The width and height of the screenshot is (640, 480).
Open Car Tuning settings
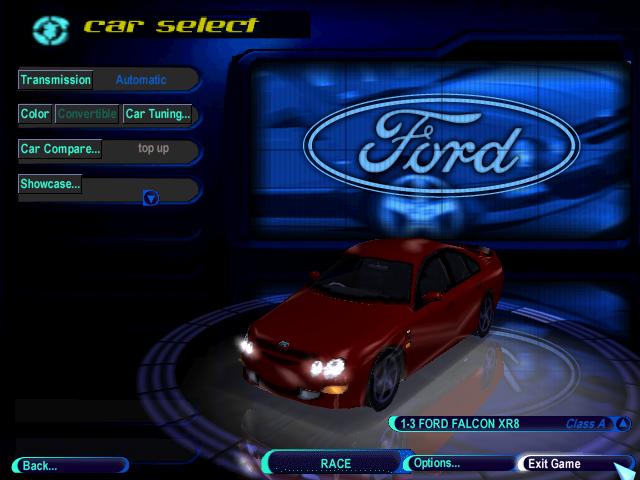157,114
